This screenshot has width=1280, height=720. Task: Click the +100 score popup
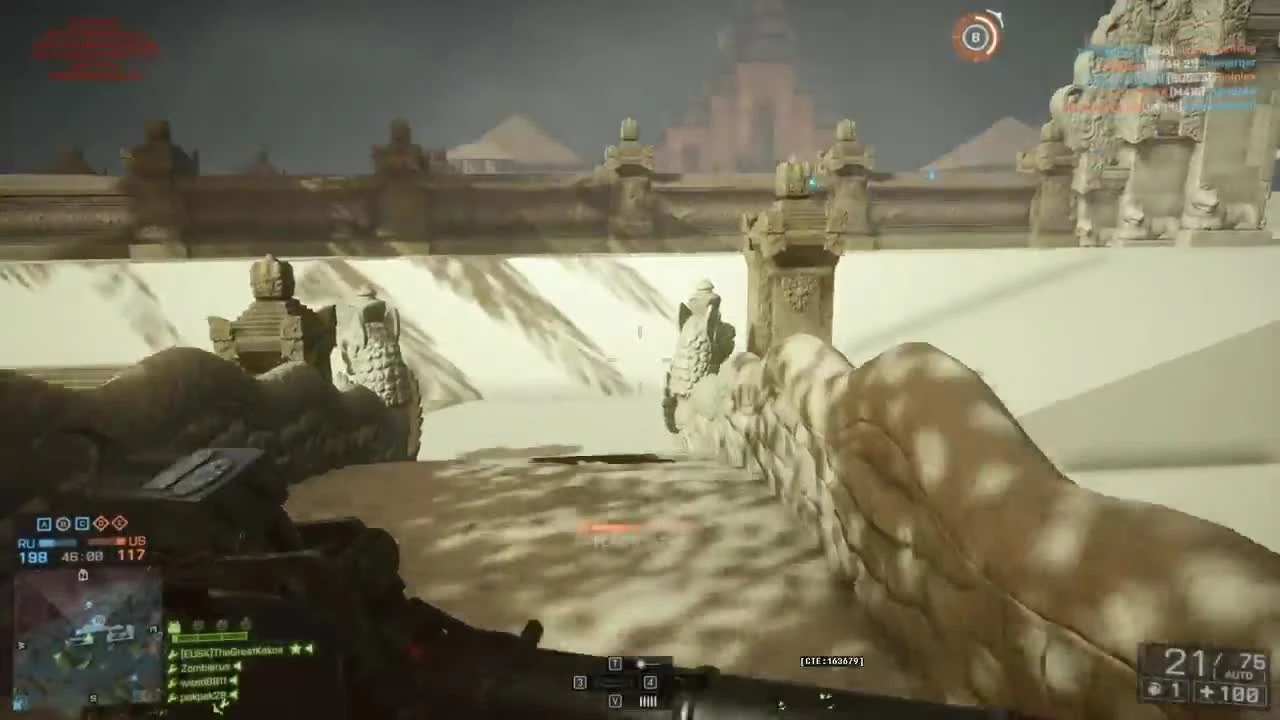click(1232, 692)
